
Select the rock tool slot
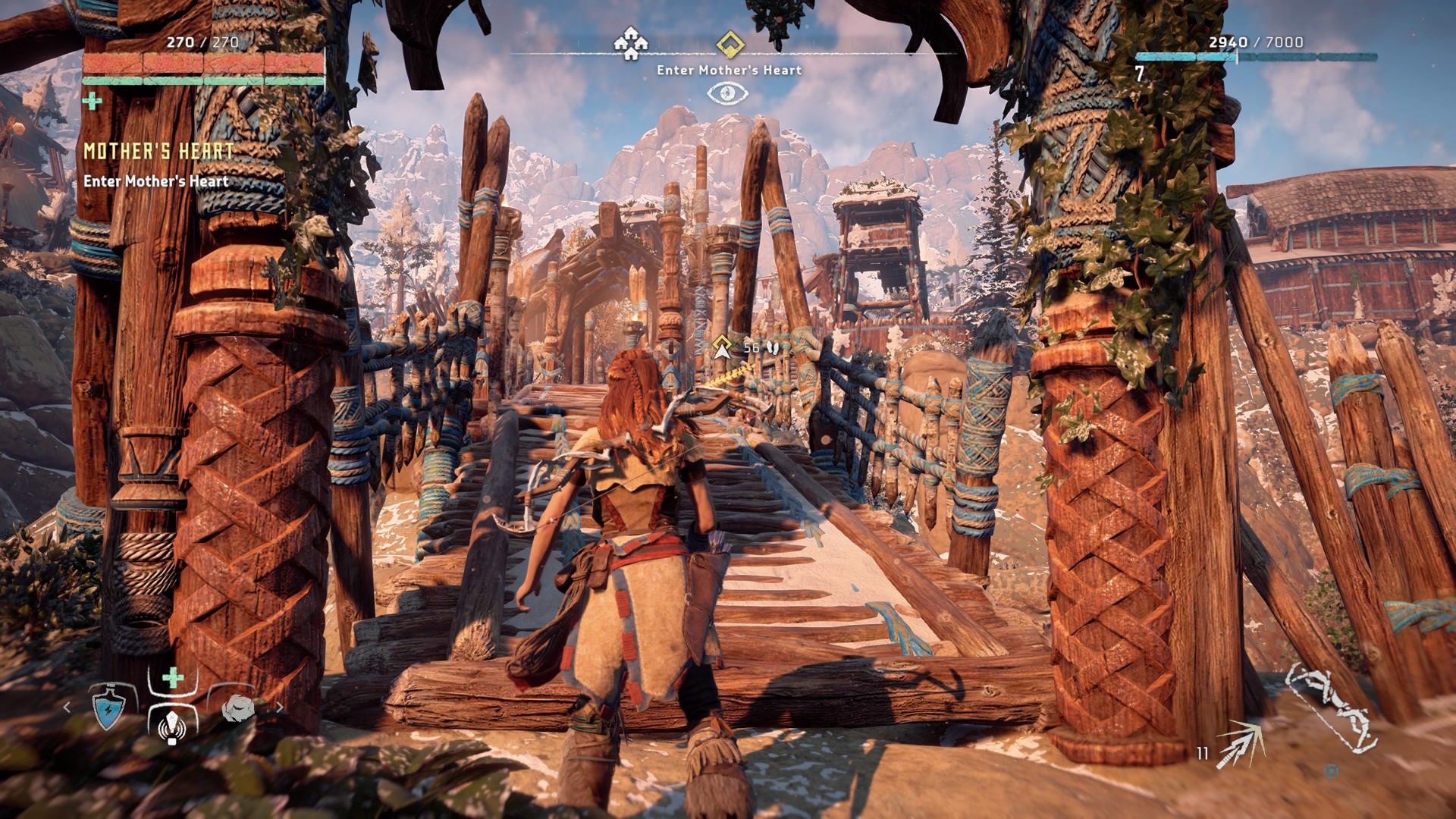237,708
